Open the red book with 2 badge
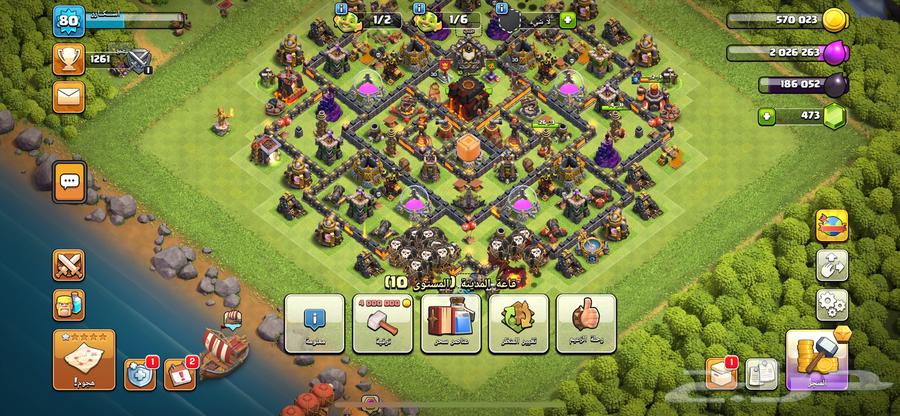 point(180,374)
